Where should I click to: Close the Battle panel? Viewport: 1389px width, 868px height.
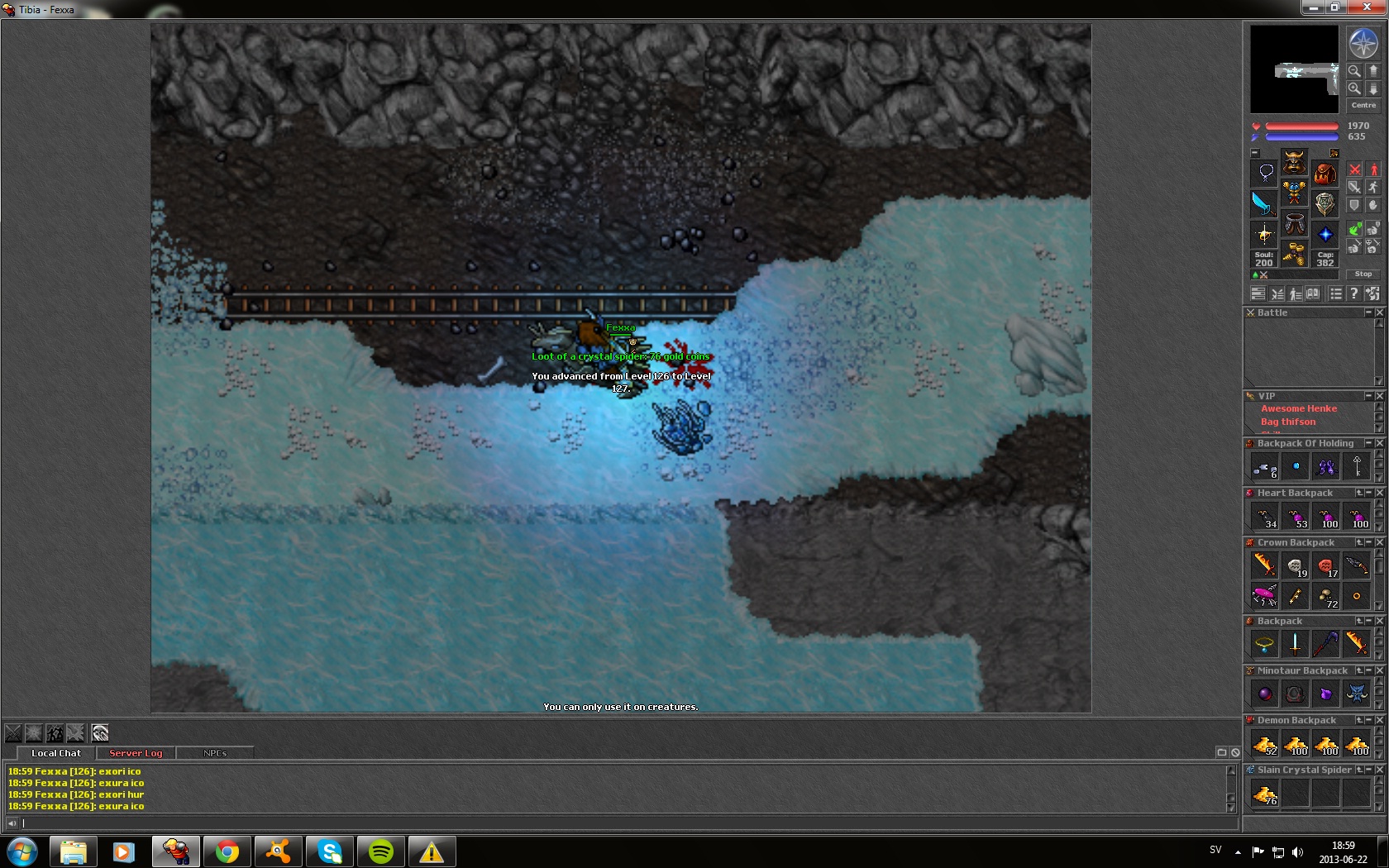tap(1379, 312)
